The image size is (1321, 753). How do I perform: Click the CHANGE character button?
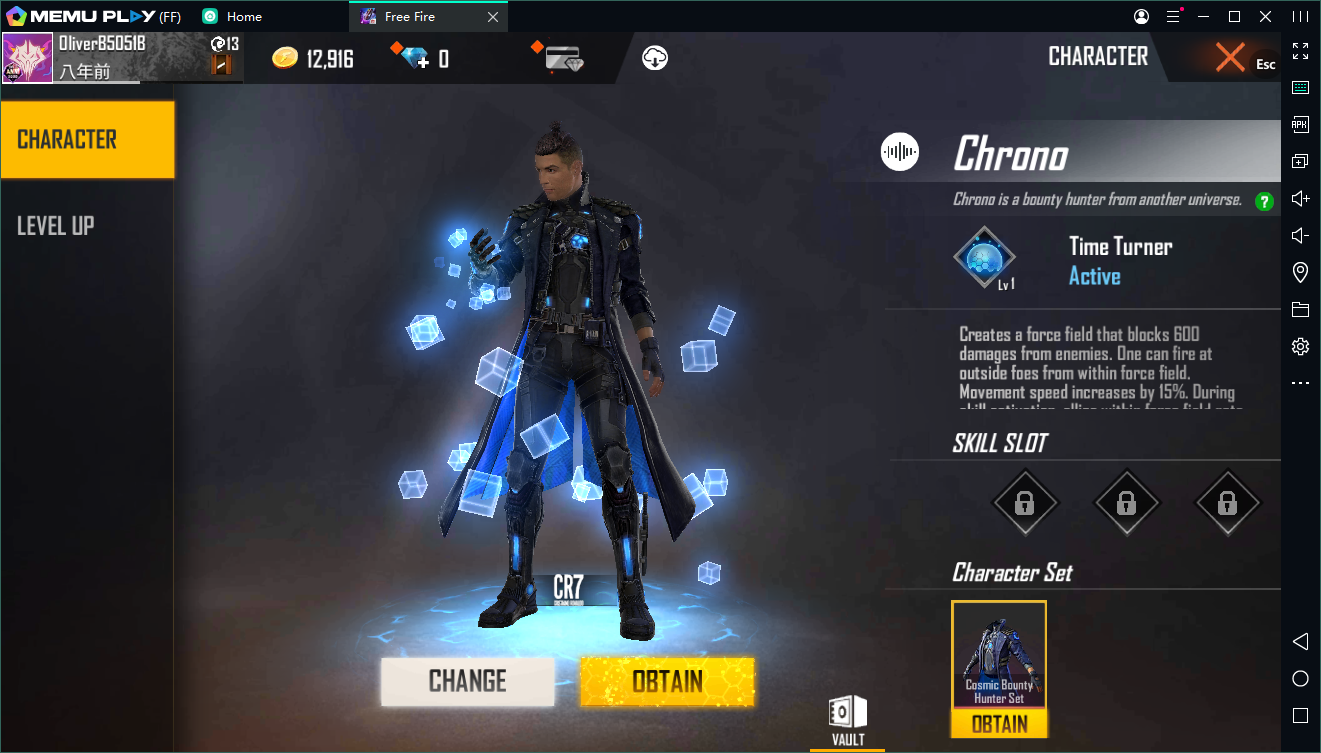(467, 681)
